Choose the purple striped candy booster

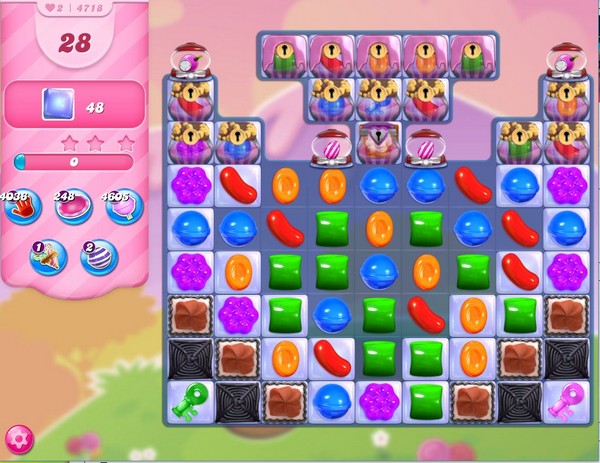click(x=99, y=257)
